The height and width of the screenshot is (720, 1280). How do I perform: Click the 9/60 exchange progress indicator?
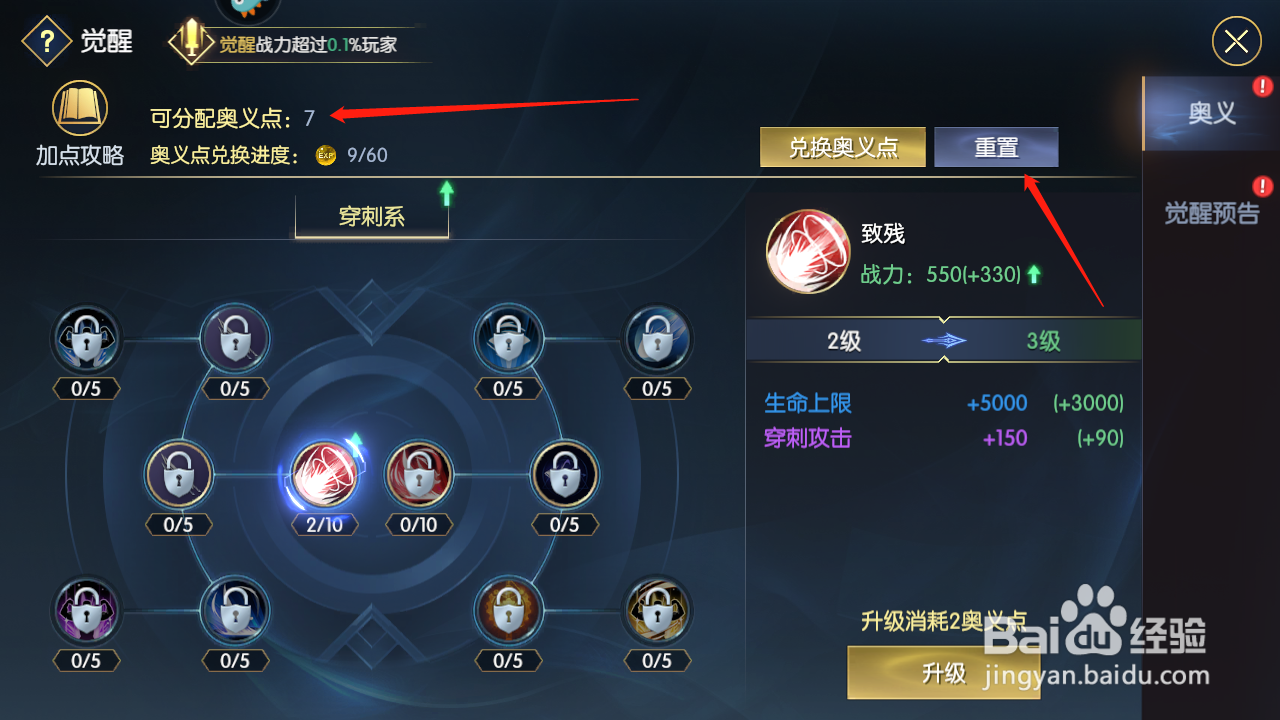coord(368,155)
